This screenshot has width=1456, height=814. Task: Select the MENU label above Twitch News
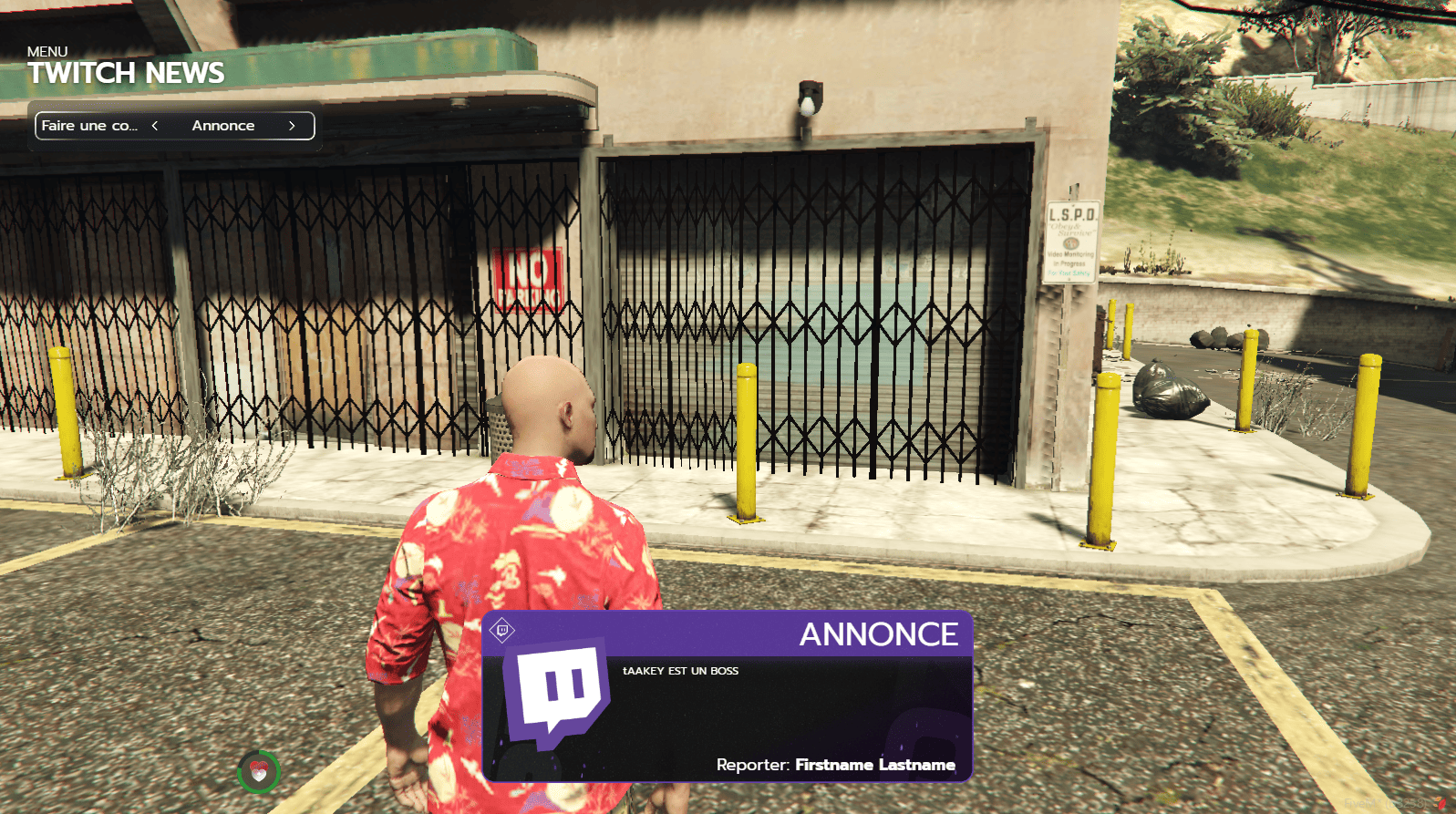click(x=46, y=51)
